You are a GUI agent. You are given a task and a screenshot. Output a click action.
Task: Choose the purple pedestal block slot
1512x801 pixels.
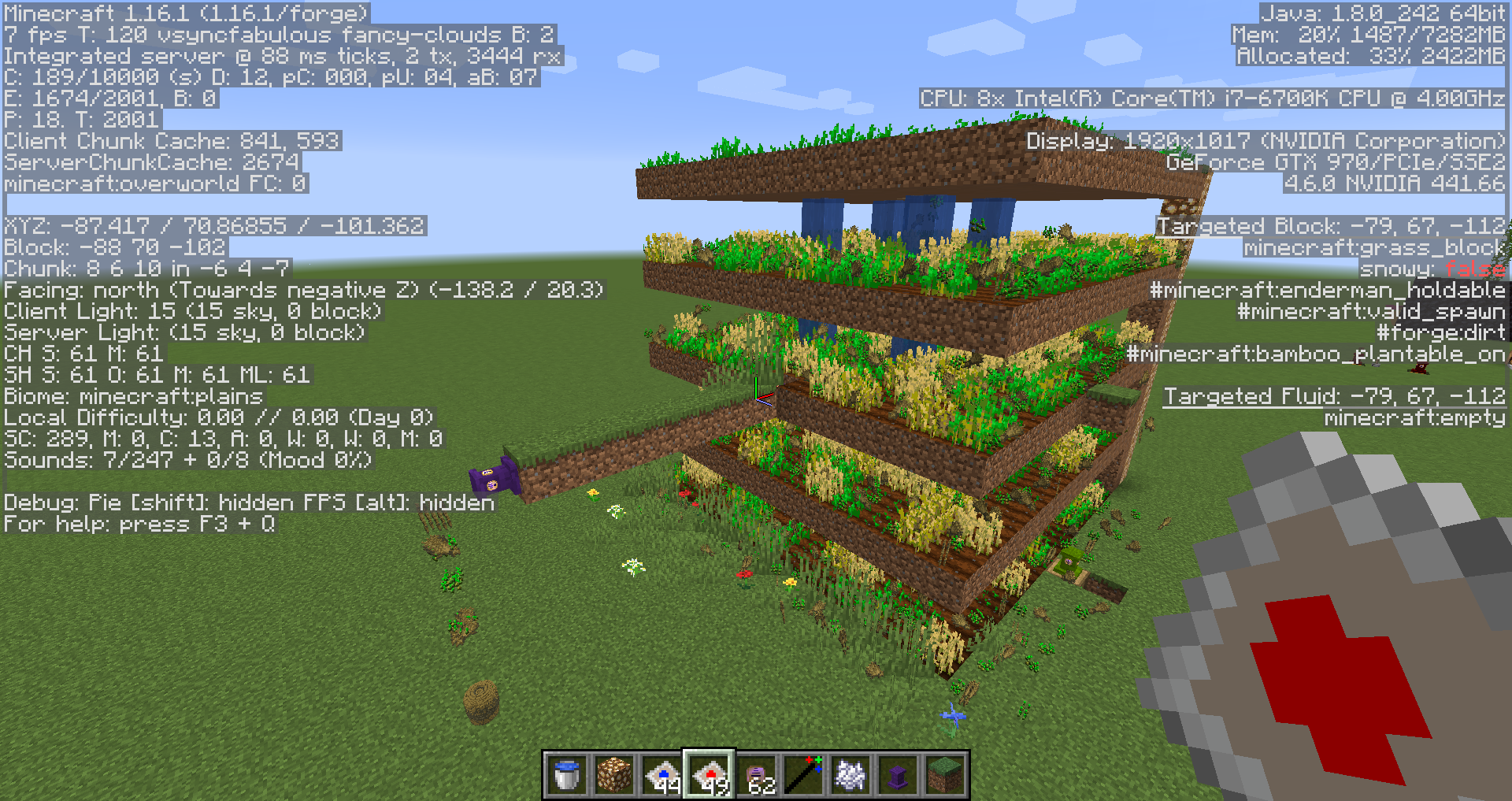tap(898, 775)
